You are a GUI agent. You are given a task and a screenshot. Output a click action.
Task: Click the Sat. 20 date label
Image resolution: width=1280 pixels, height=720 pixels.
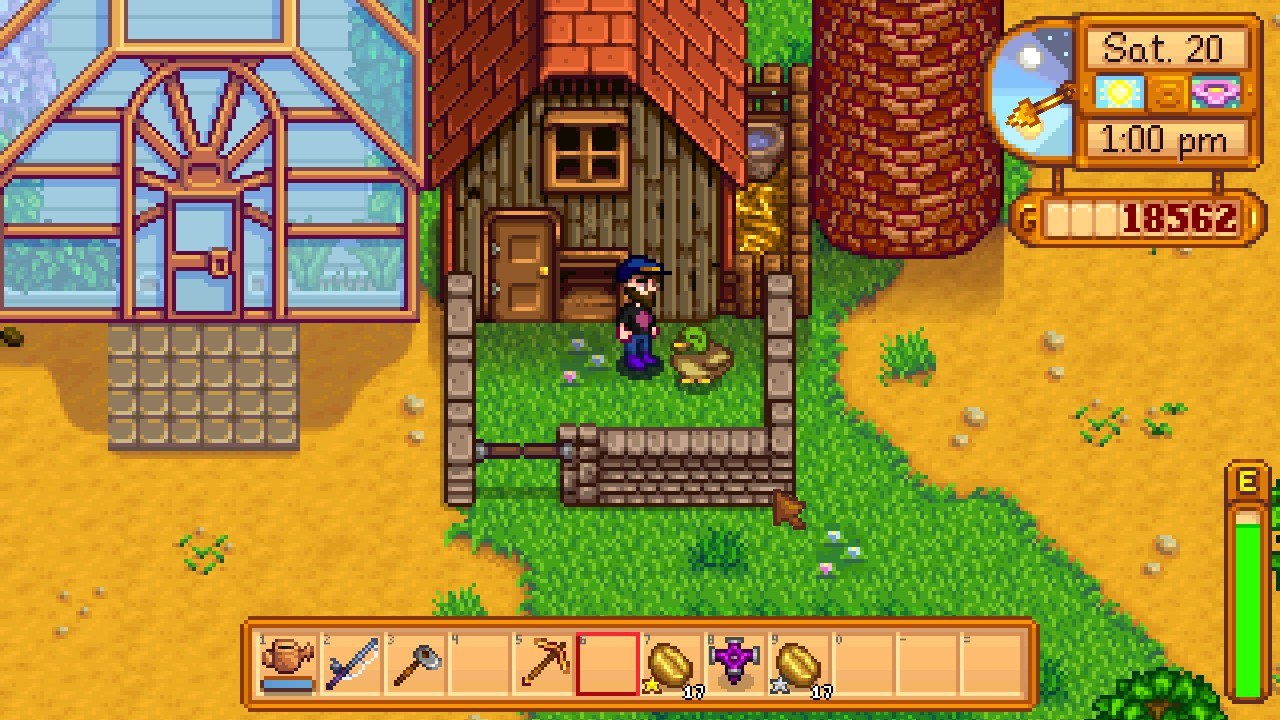1166,47
